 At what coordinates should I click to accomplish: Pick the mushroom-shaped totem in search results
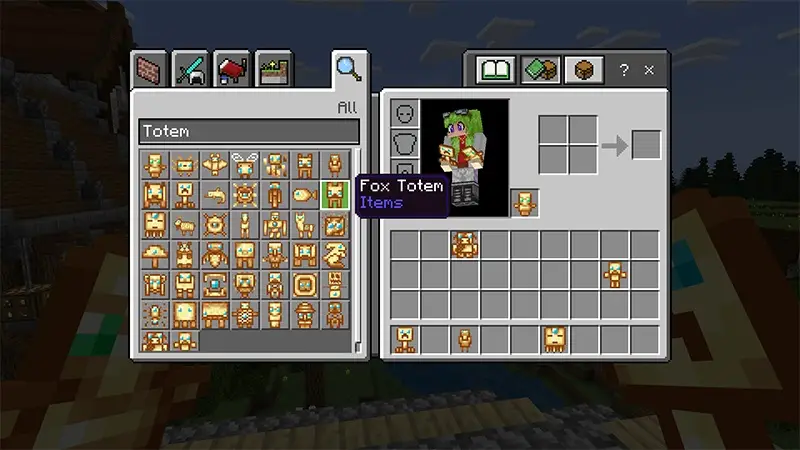tap(155, 254)
